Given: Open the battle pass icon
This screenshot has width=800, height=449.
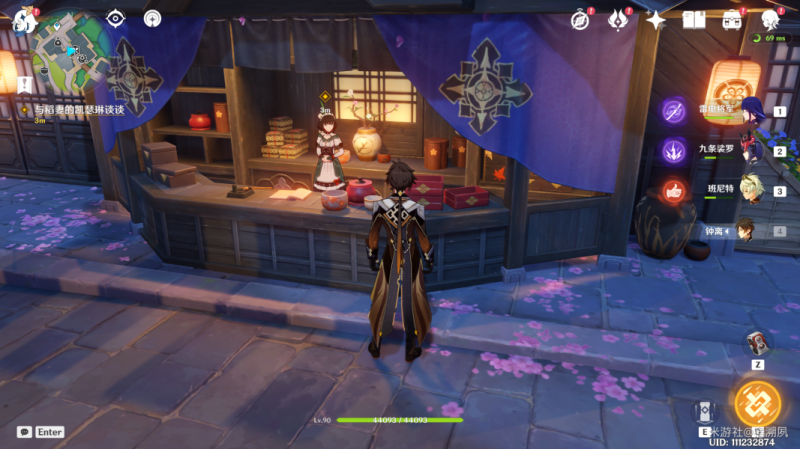Looking at the screenshot, I should [618, 19].
